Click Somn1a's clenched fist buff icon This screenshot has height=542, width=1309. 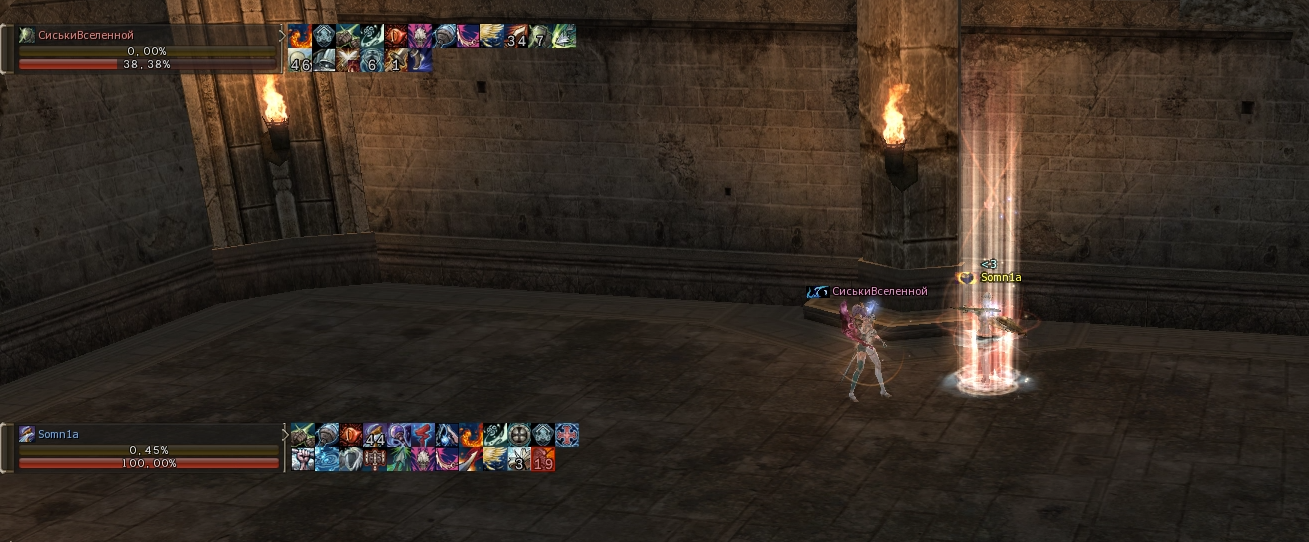303,459
